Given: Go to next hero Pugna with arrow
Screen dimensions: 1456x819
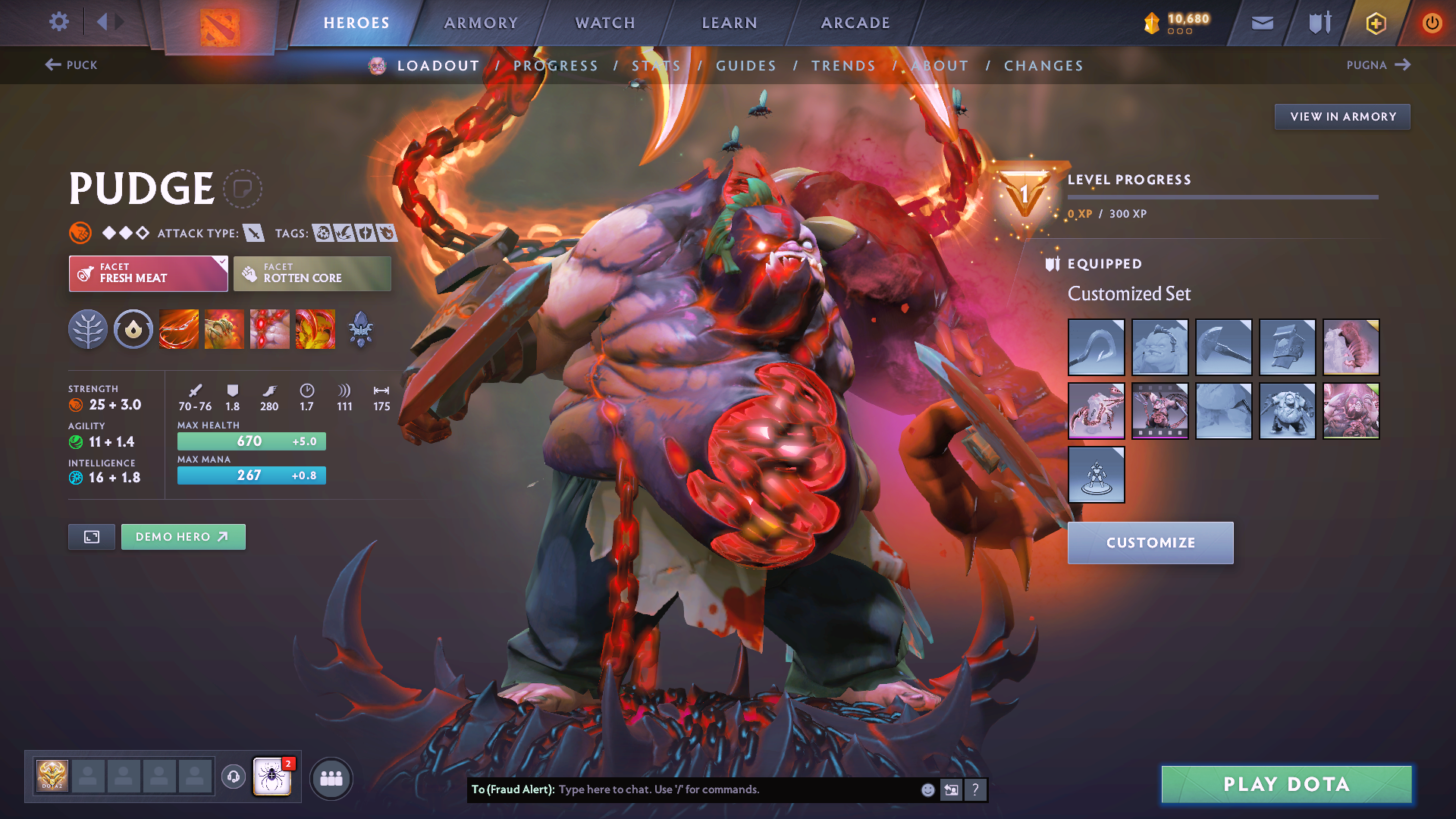Looking at the screenshot, I should tap(1379, 65).
